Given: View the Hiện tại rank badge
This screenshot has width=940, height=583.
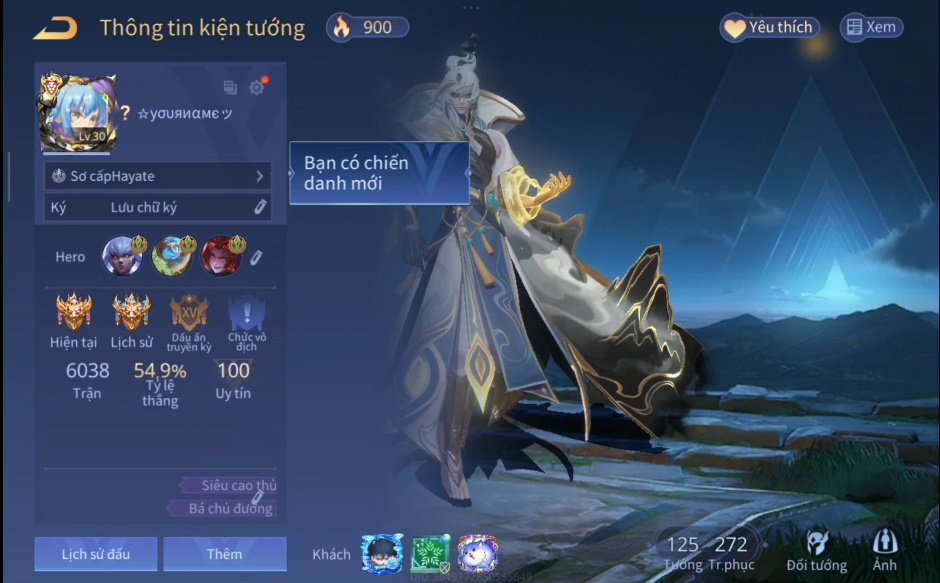Looking at the screenshot, I should coord(73,313).
